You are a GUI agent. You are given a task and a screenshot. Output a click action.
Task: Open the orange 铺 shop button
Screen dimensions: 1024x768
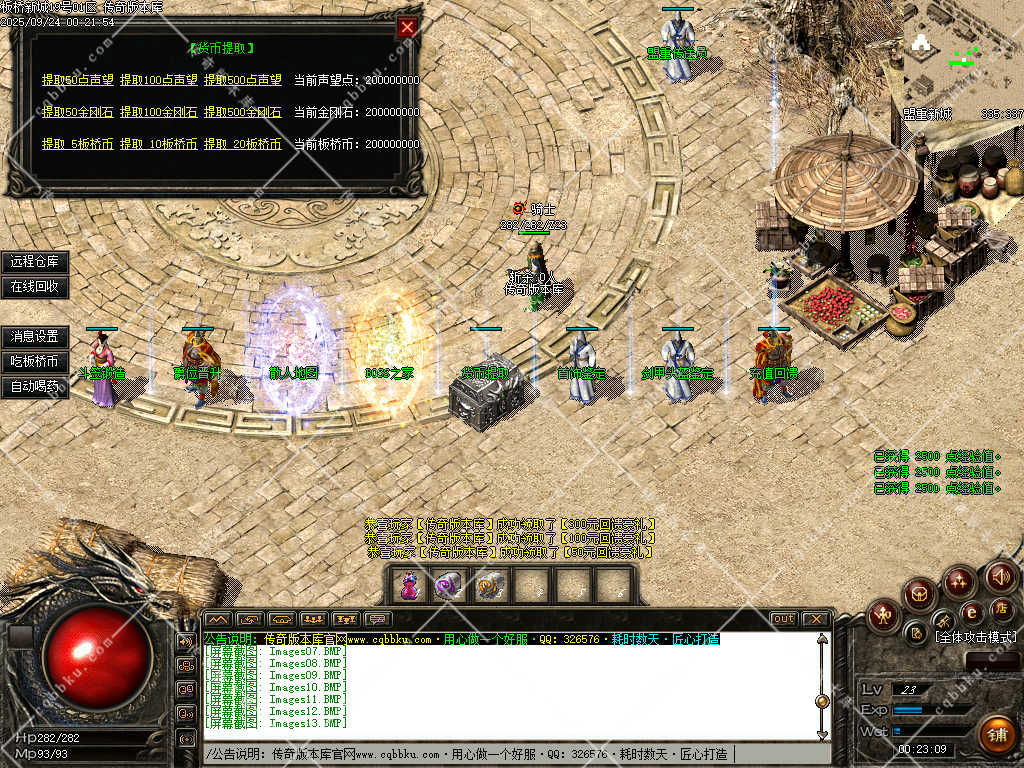[x=997, y=733]
